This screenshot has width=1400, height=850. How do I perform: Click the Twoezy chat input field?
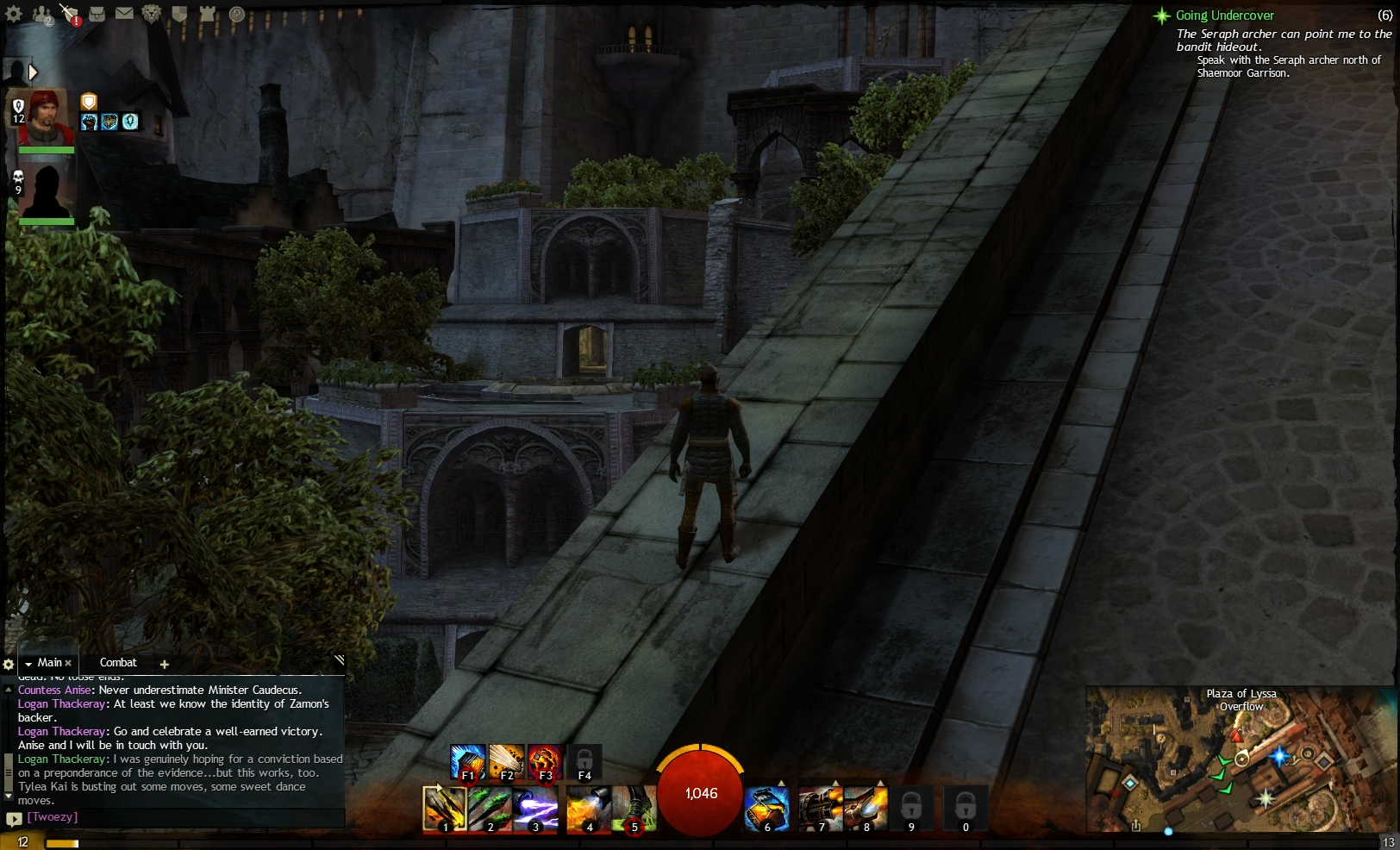(x=129, y=817)
